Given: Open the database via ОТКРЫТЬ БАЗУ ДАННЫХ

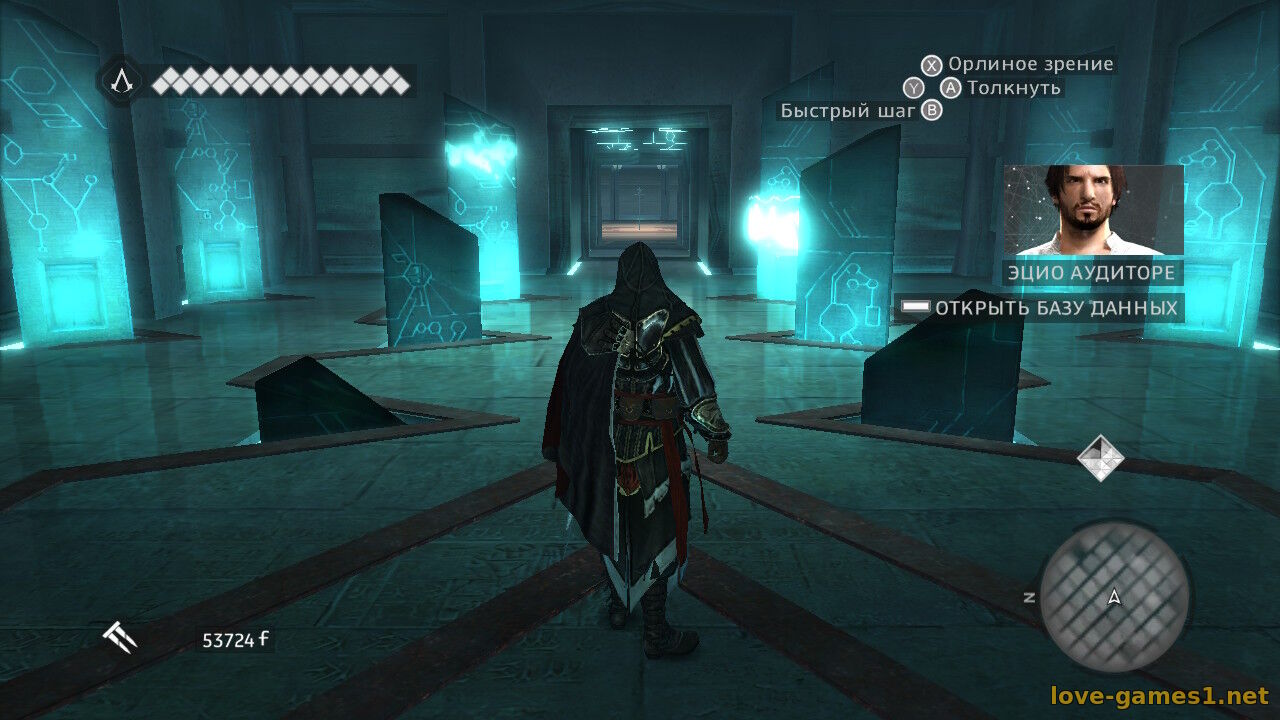Looking at the screenshot, I should point(1040,308).
